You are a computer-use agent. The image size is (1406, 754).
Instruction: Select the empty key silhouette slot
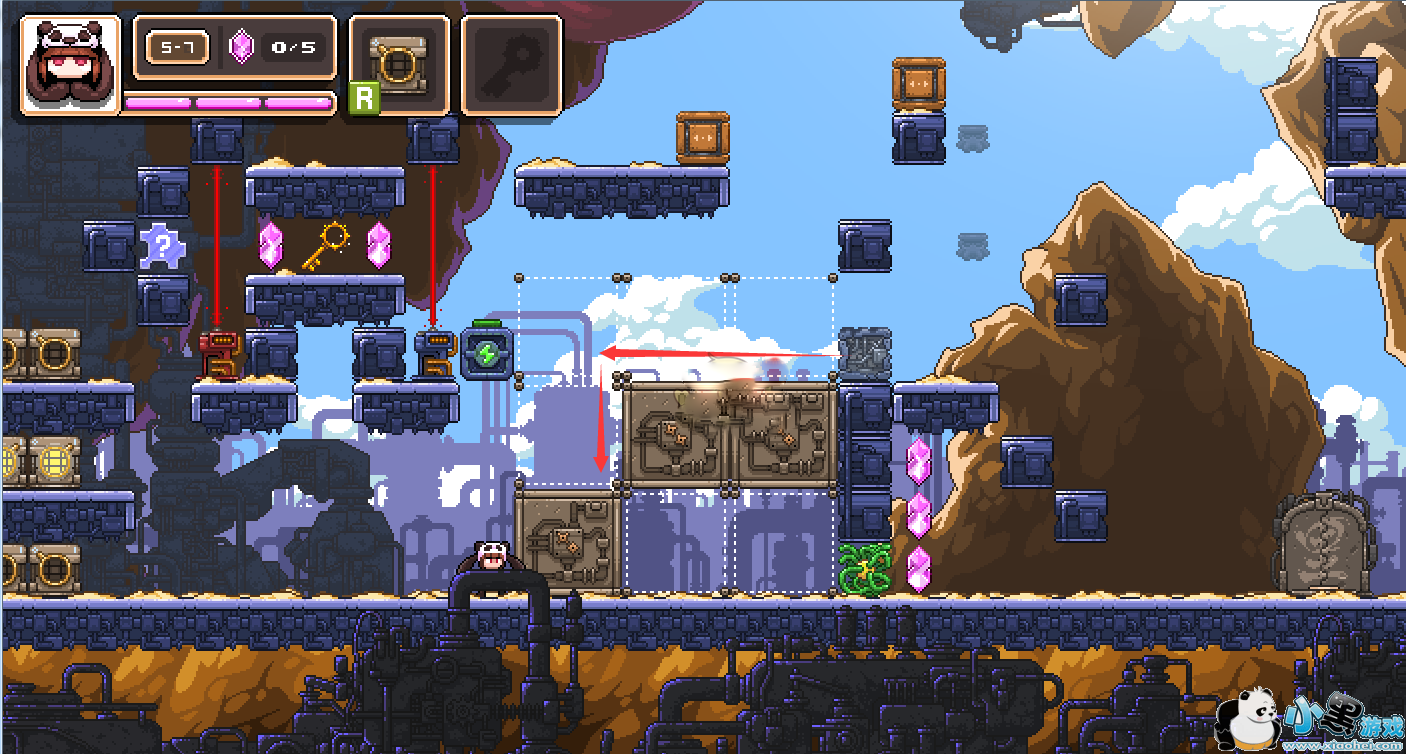tap(511, 66)
